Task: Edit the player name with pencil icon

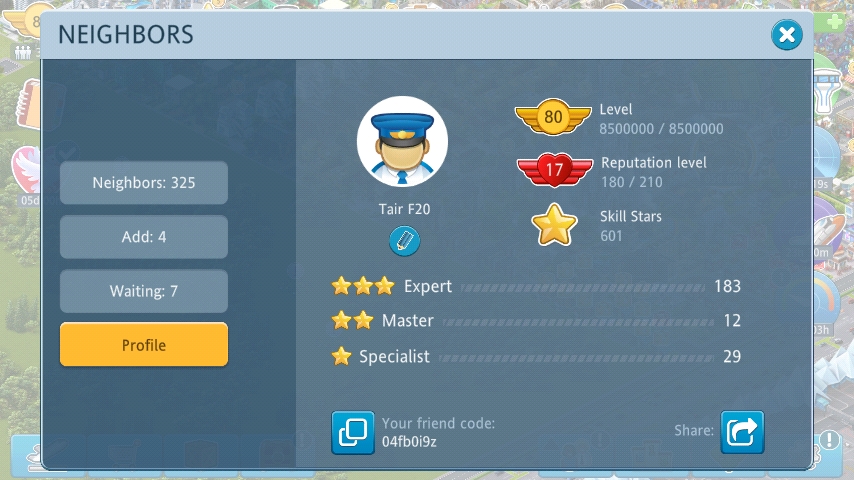Action: pos(404,241)
